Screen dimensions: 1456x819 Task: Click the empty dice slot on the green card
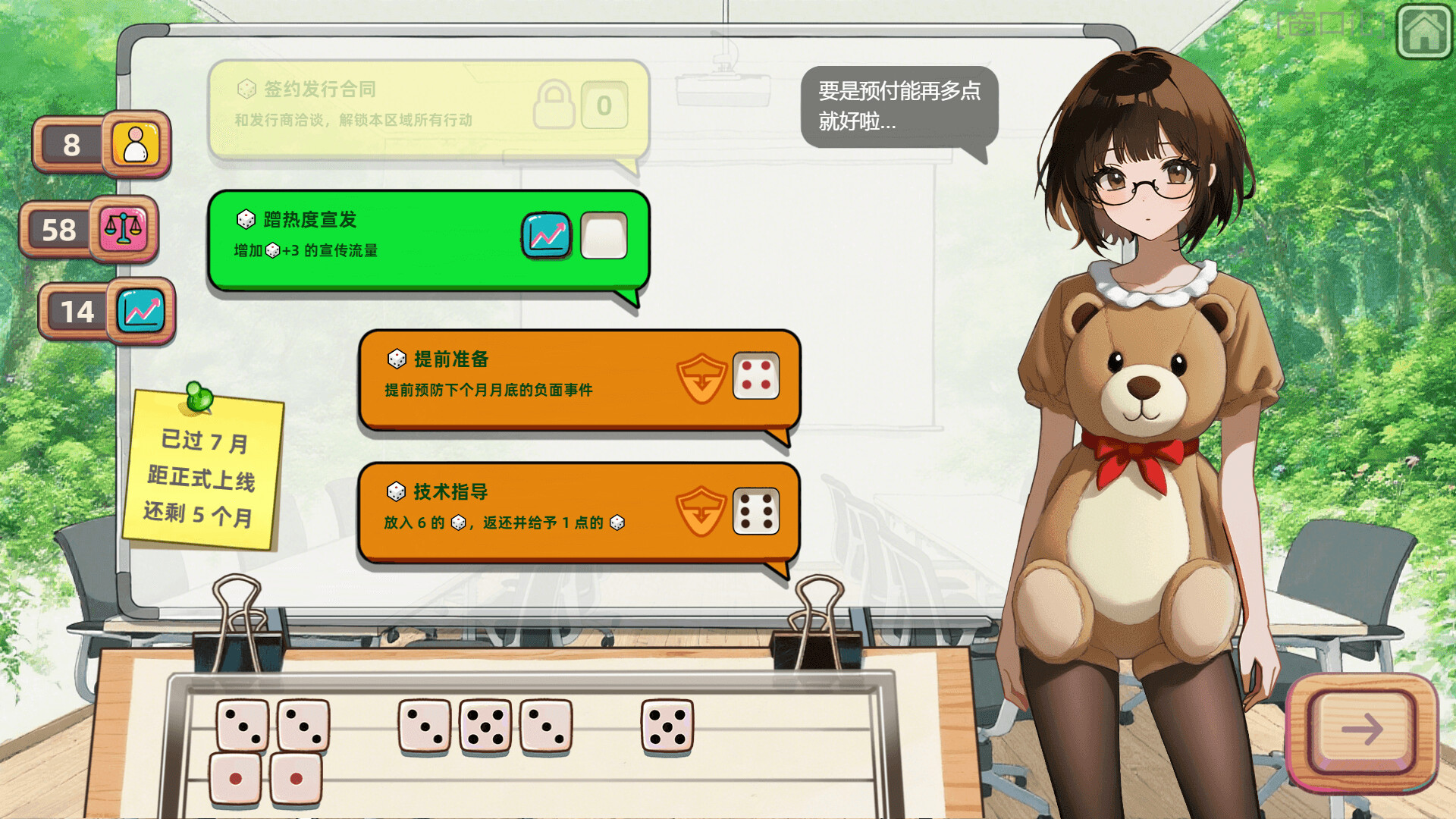pos(603,236)
